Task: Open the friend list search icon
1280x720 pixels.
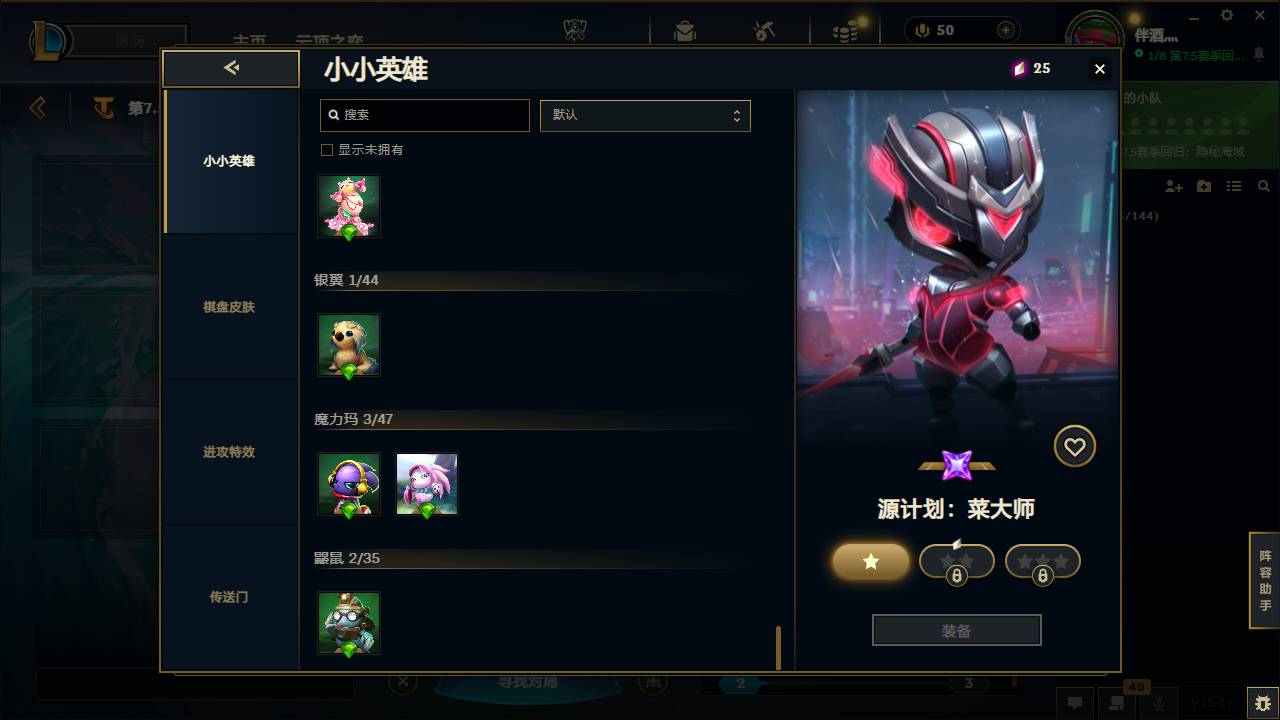Action: pos(1264,186)
